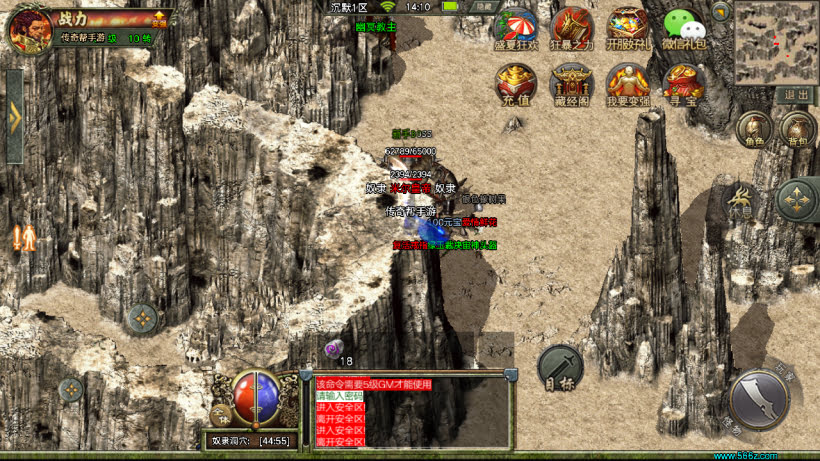The width and height of the screenshot is (820, 461).
Task: Select the 目标 target button
Action: tap(559, 368)
